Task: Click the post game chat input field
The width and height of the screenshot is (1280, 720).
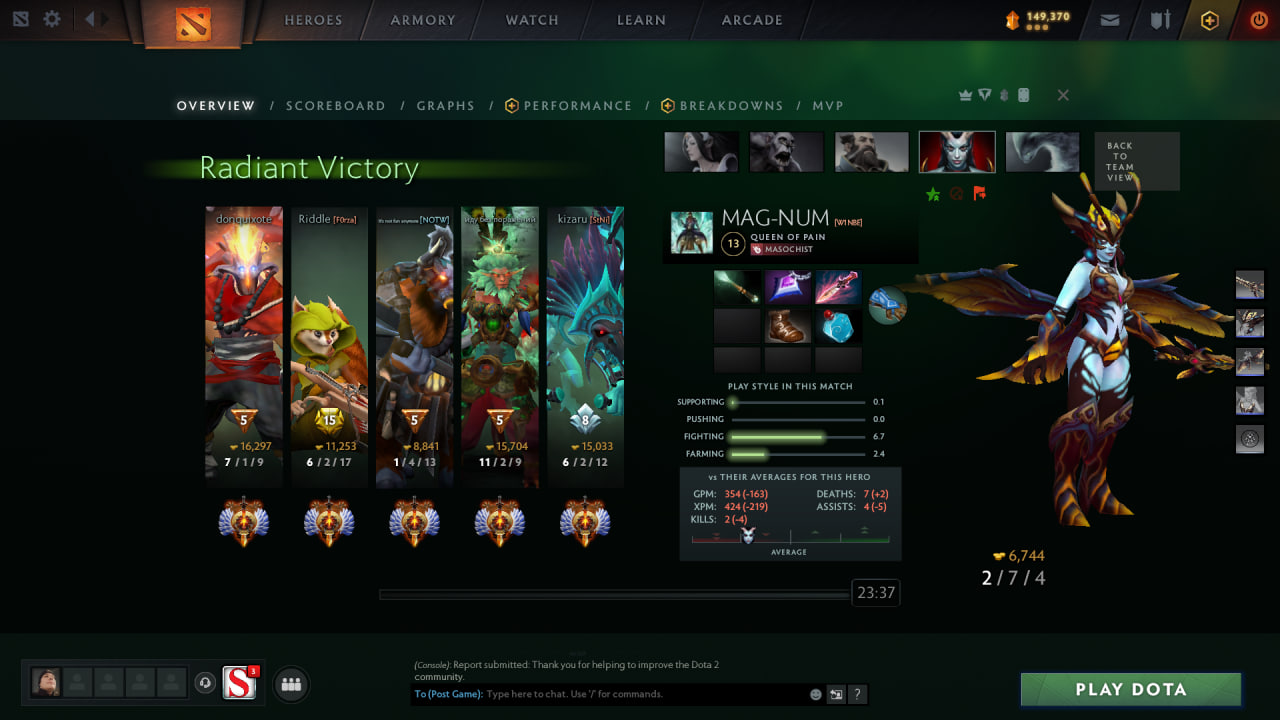Action: [x=645, y=694]
